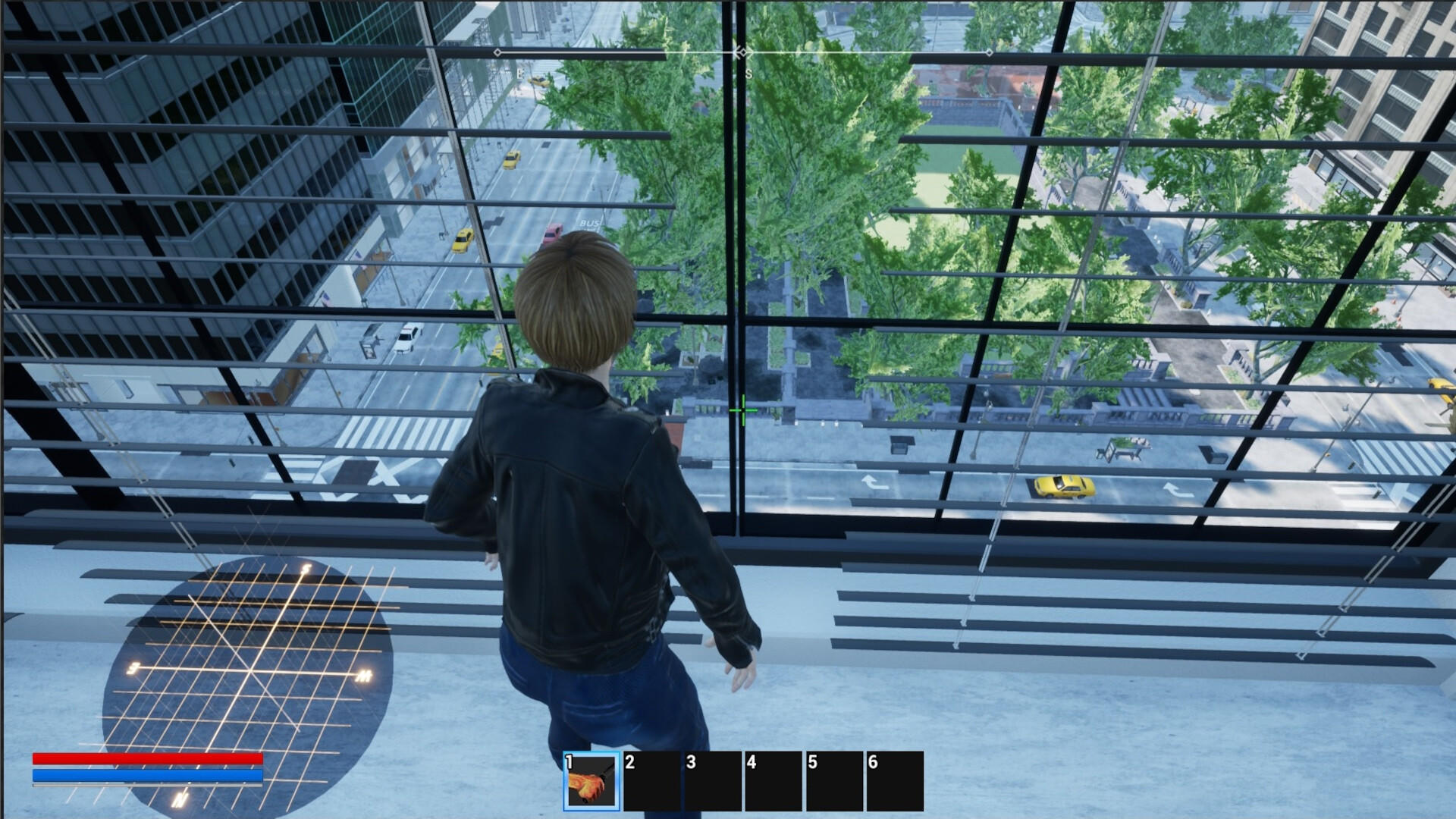Click the E label on the top compass
1456x819 pixels.
coord(519,73)
